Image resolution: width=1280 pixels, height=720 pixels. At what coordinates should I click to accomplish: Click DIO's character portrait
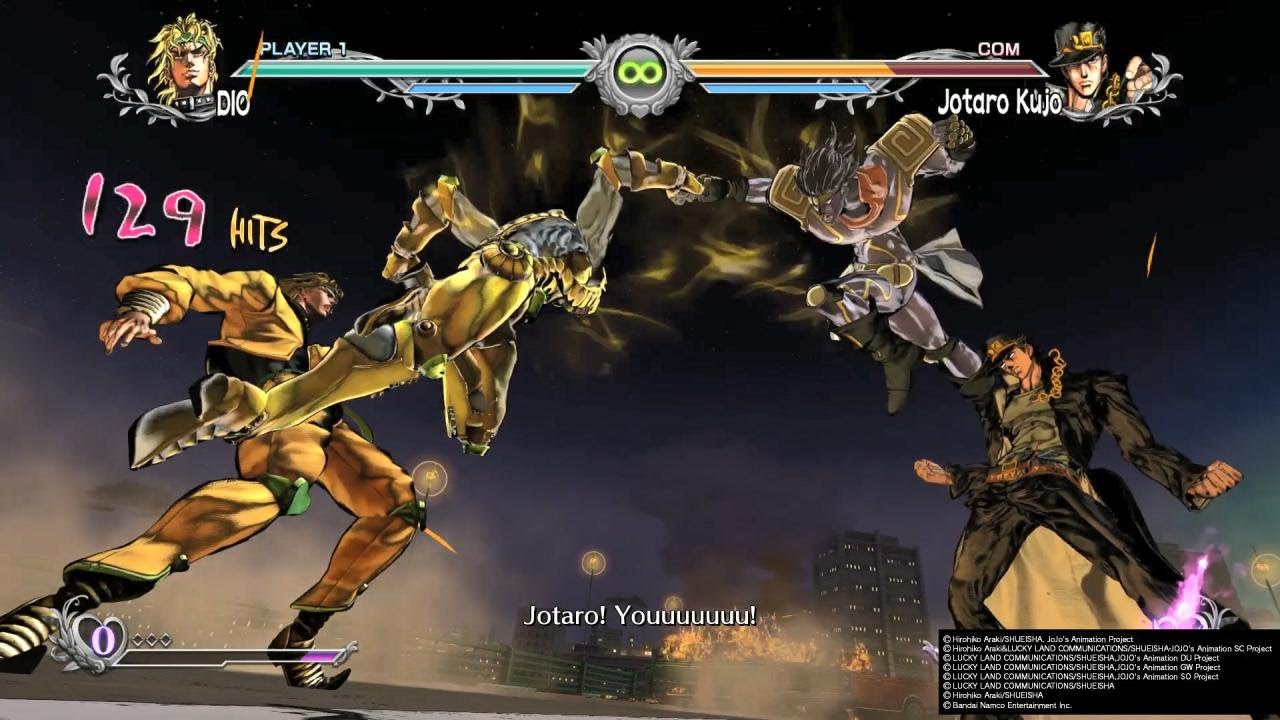click(x=184, y=63)
